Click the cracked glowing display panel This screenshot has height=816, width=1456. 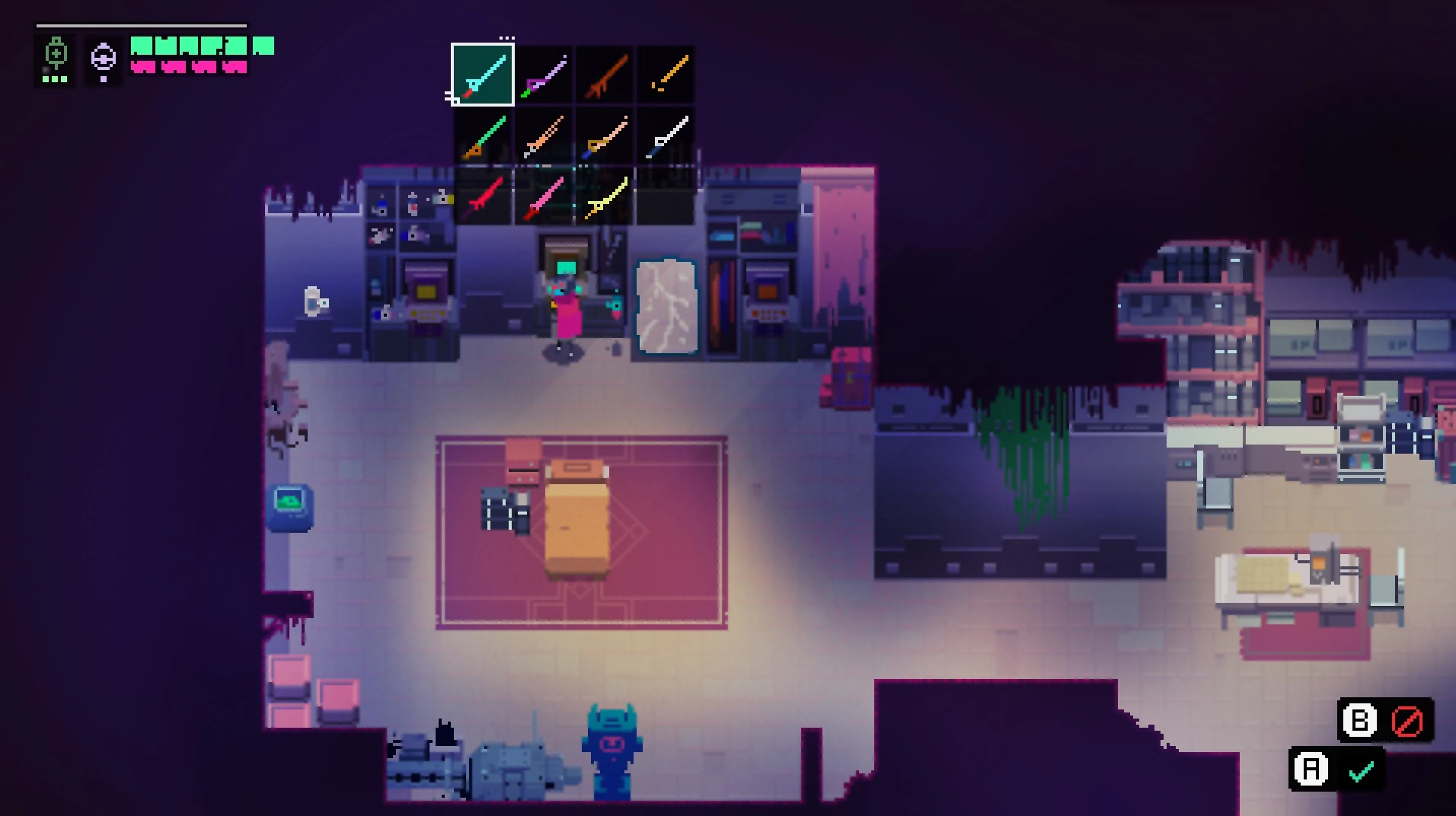coord(666,308)
